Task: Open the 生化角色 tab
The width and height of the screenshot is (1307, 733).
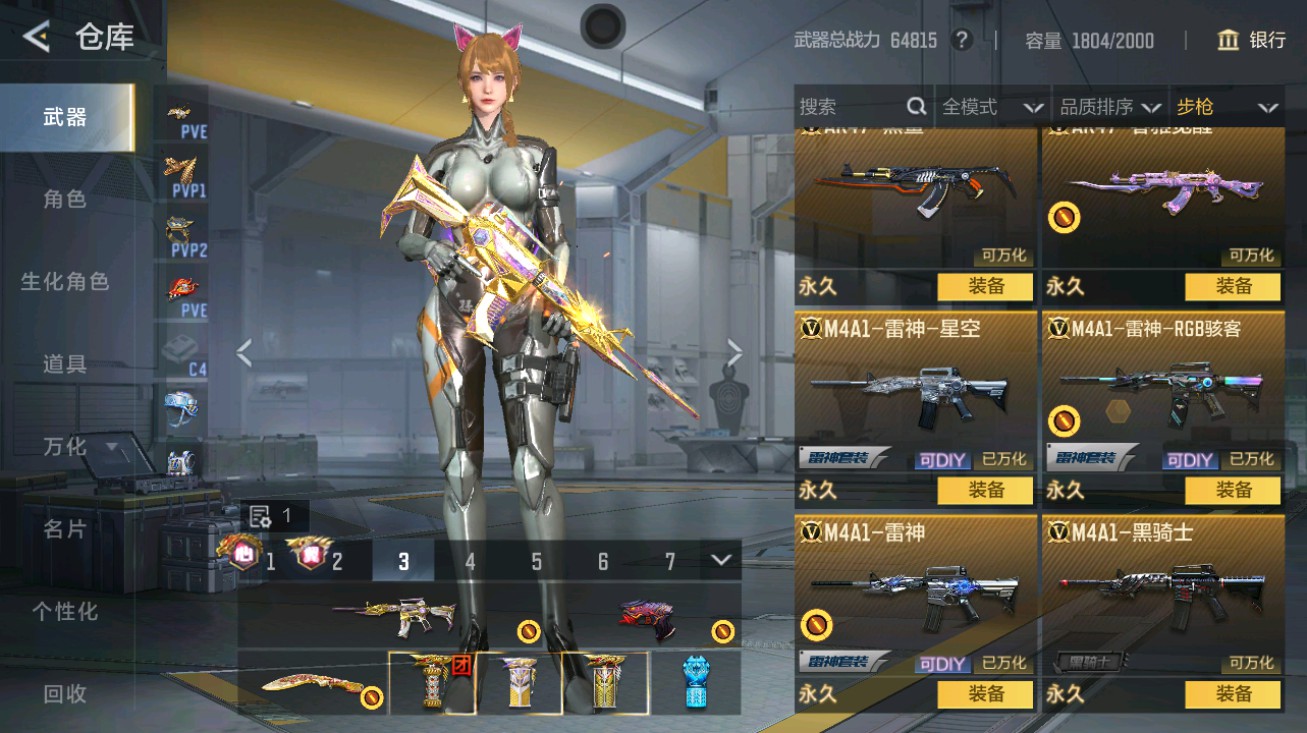Action: pyautogui.click(x=65, y=282)
